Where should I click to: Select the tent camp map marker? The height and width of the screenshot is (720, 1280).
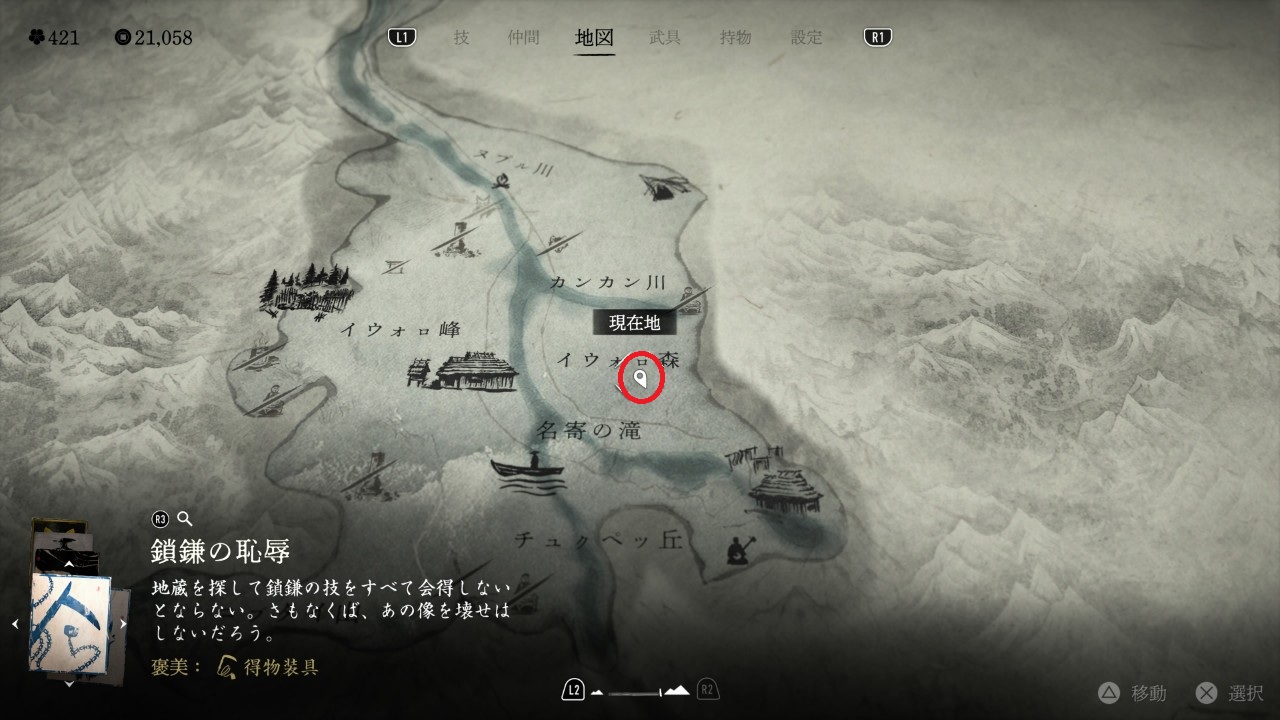pos(664,185)
